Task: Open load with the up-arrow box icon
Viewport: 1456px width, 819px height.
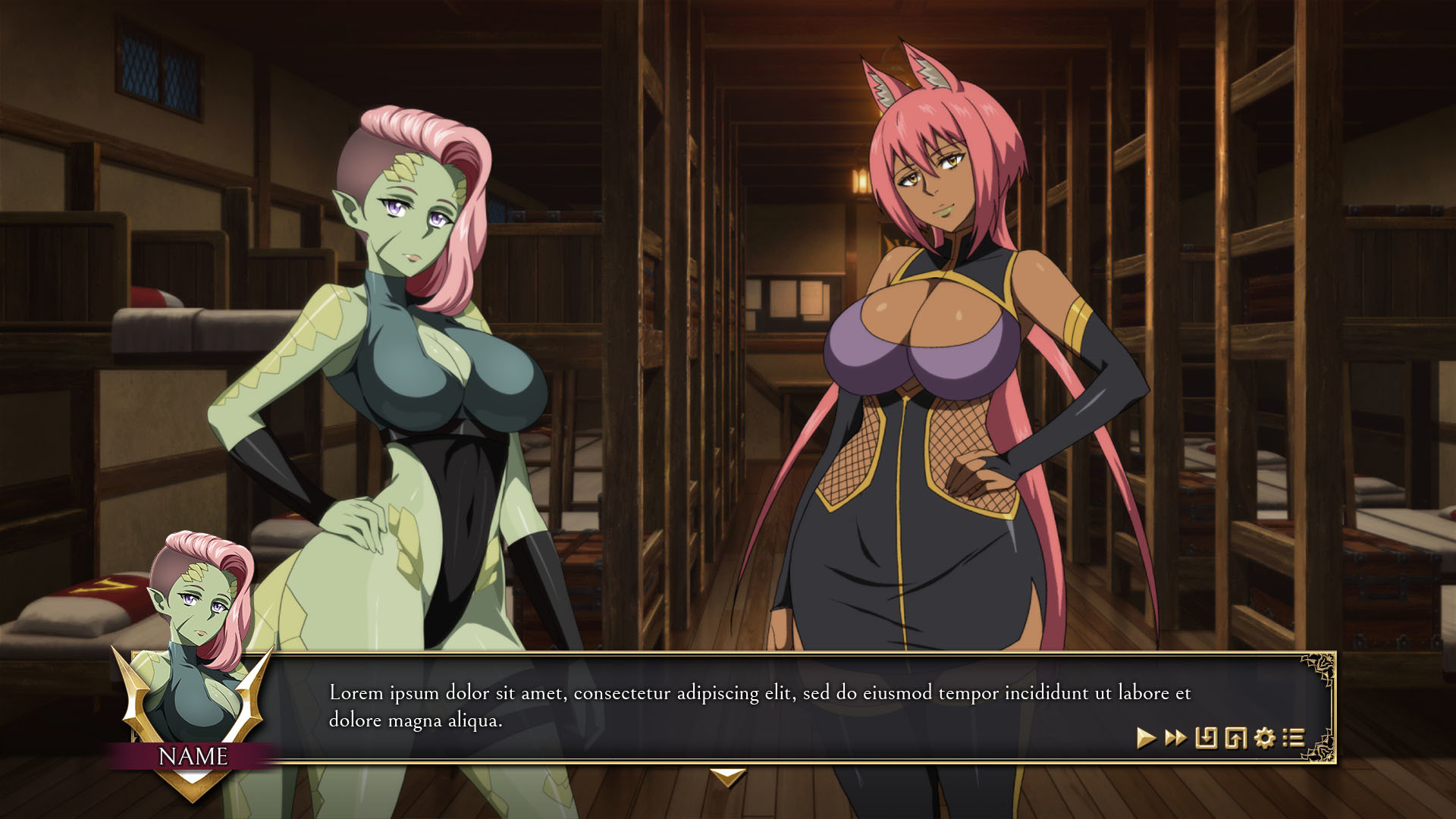Action: (x=1235, y=738)
